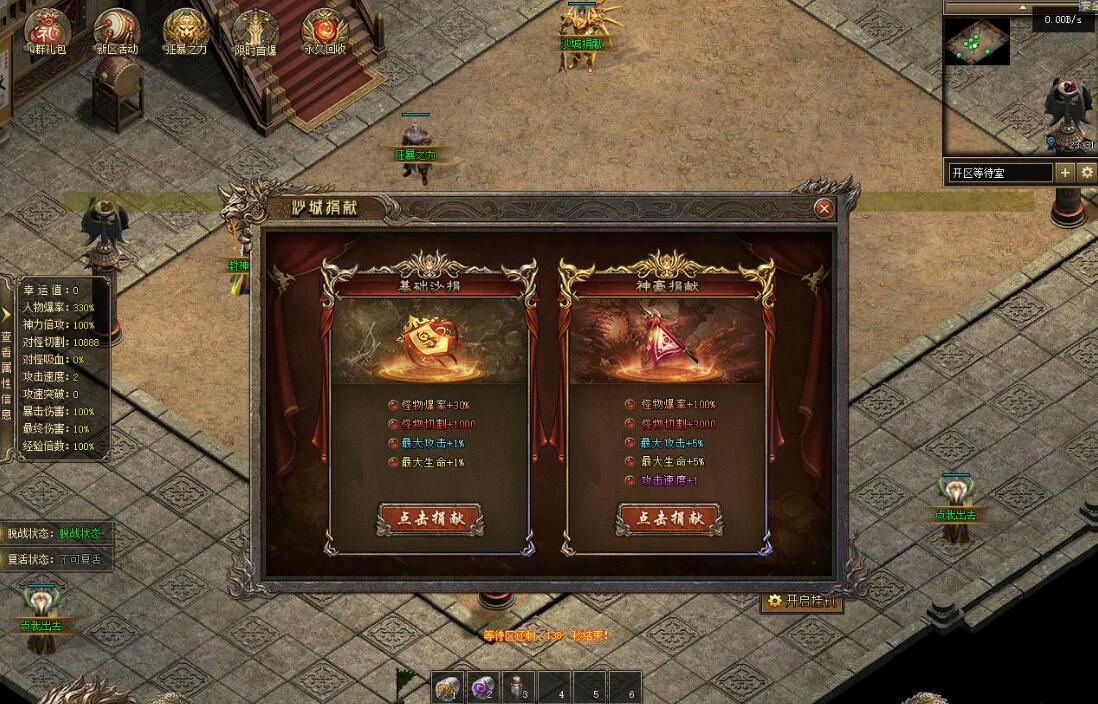Image resolution: width=1098 pixels, height=704 pixels.
Task: Toggle the 开启挂机 auto-battle button
Action: 801,601
